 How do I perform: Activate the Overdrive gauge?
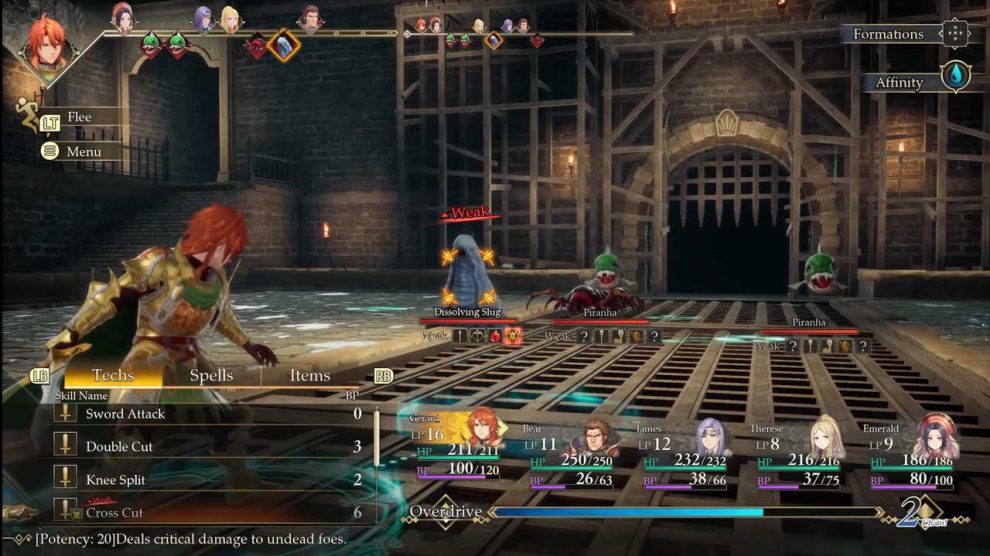(x=640, y=512)
